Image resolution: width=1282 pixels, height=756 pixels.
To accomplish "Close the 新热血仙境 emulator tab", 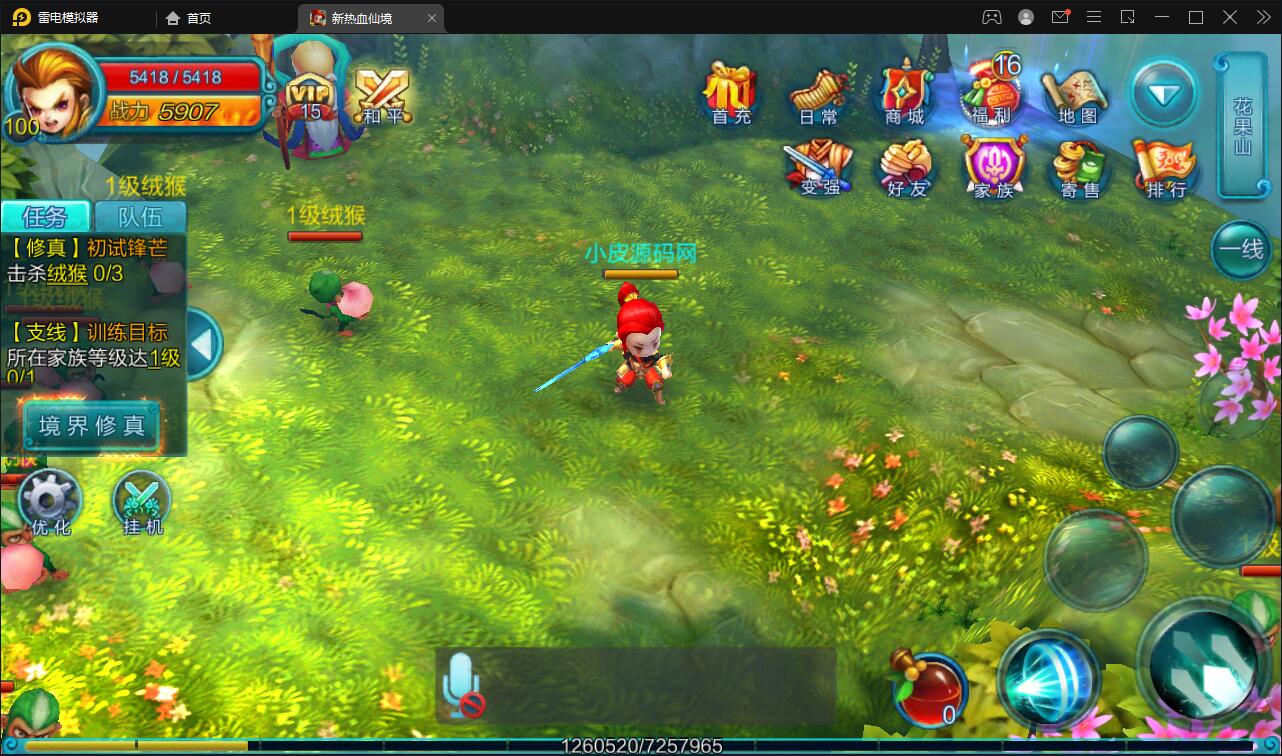I will (x=432, y=18).
